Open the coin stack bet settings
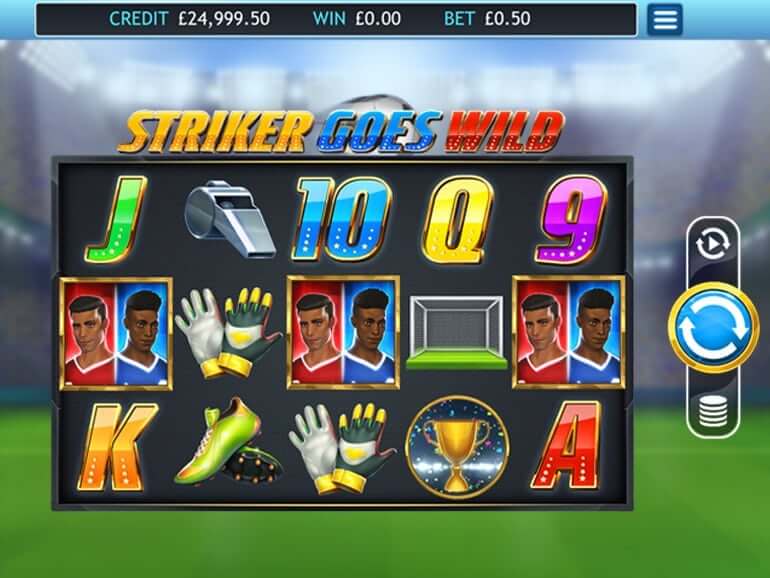Viewport: 770px width, 578px height. coord(713,410)
